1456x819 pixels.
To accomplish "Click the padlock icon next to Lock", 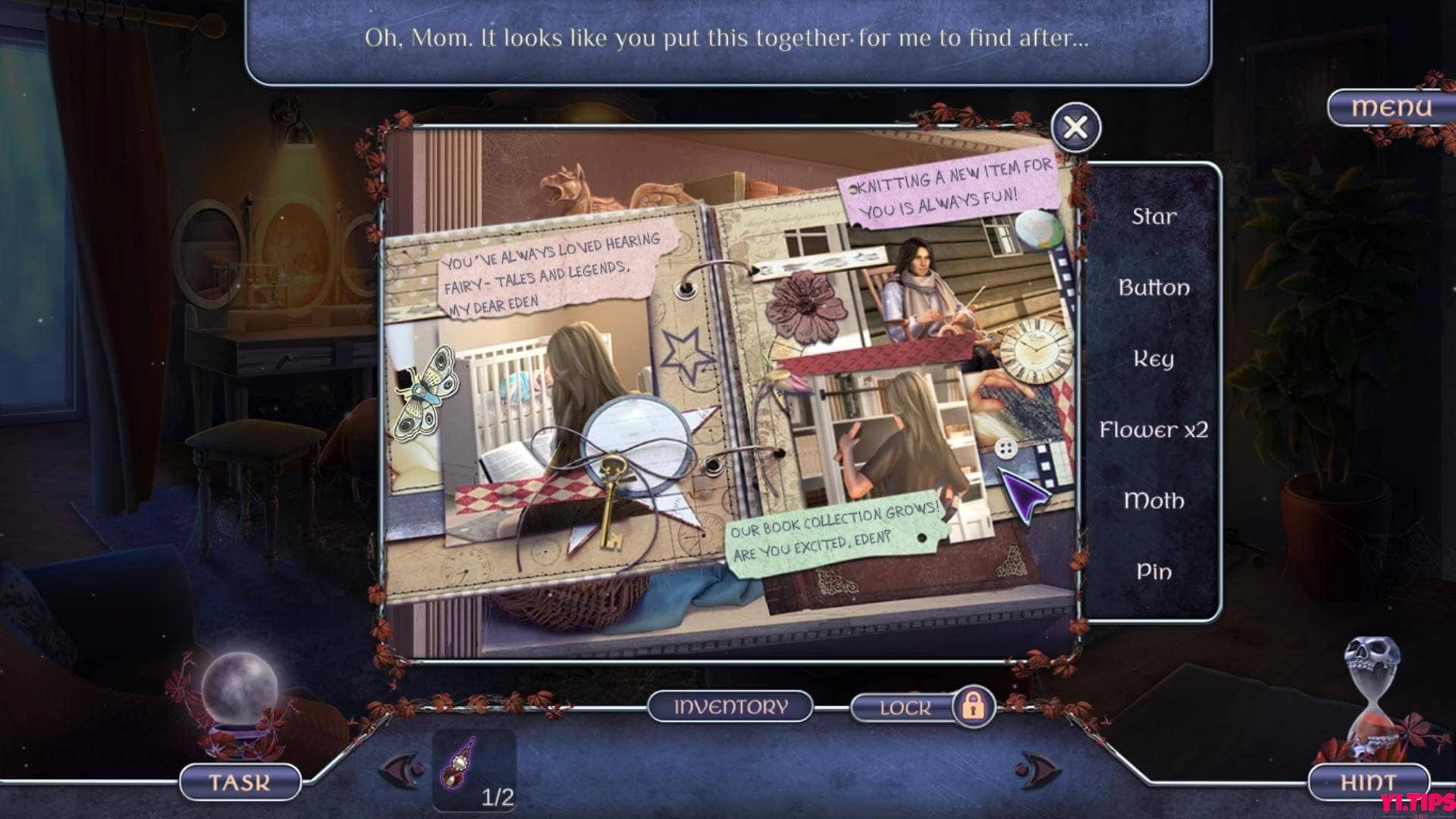I will 973,707.
